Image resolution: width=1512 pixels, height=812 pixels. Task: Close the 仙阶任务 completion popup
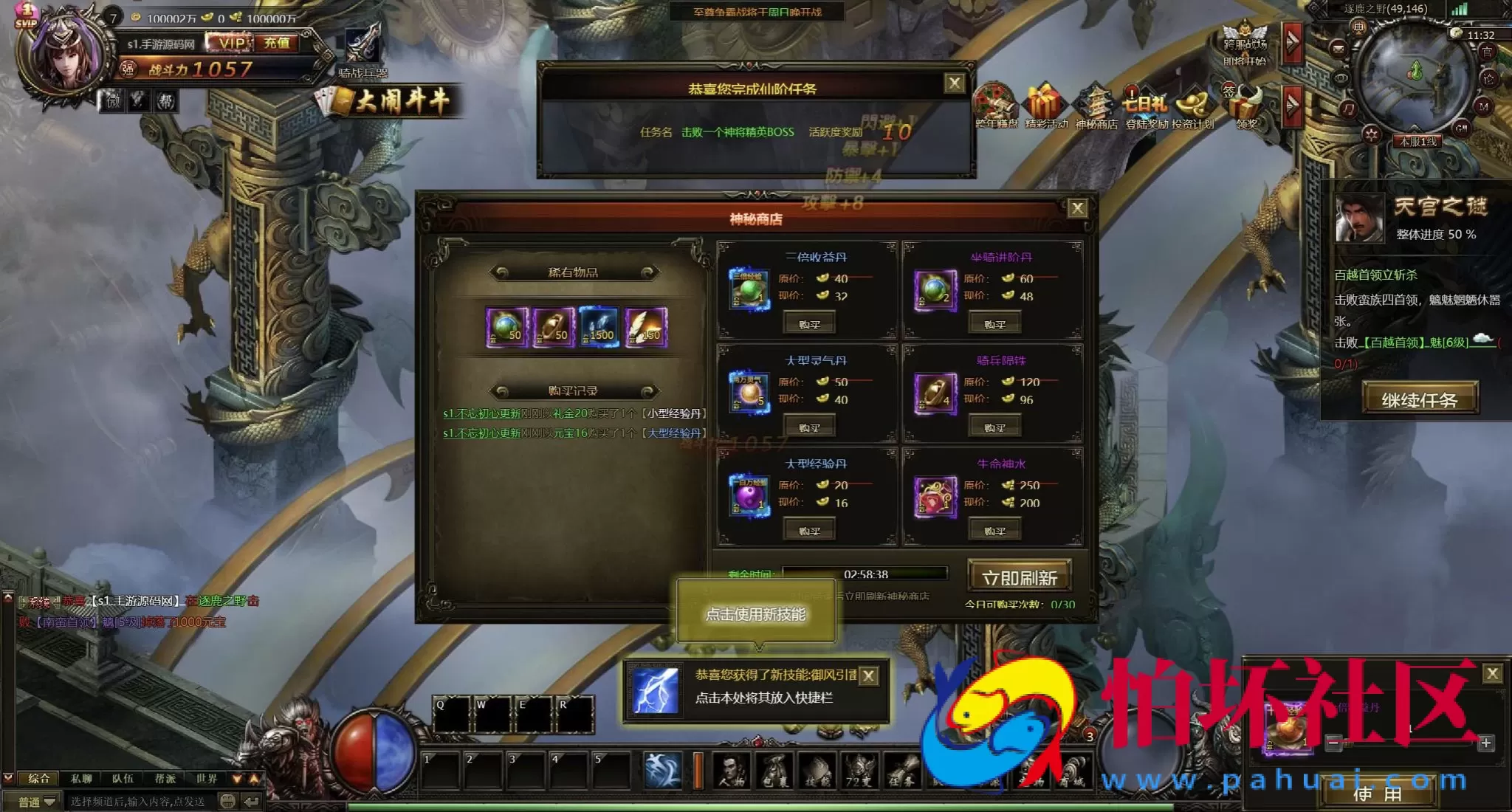pos(954,83)
